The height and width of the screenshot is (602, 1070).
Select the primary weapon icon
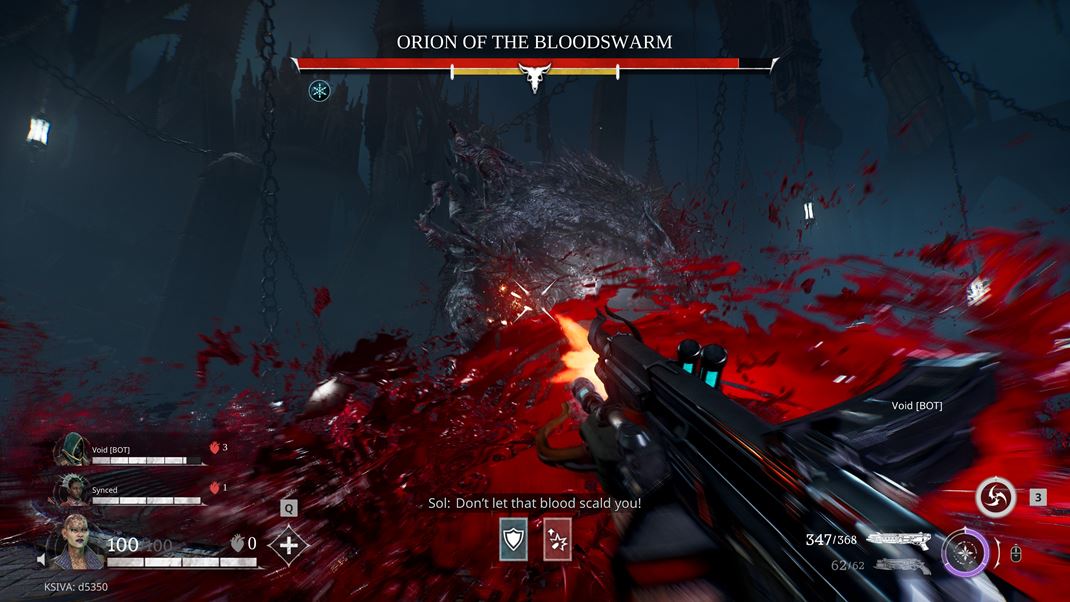pos(898,540)
